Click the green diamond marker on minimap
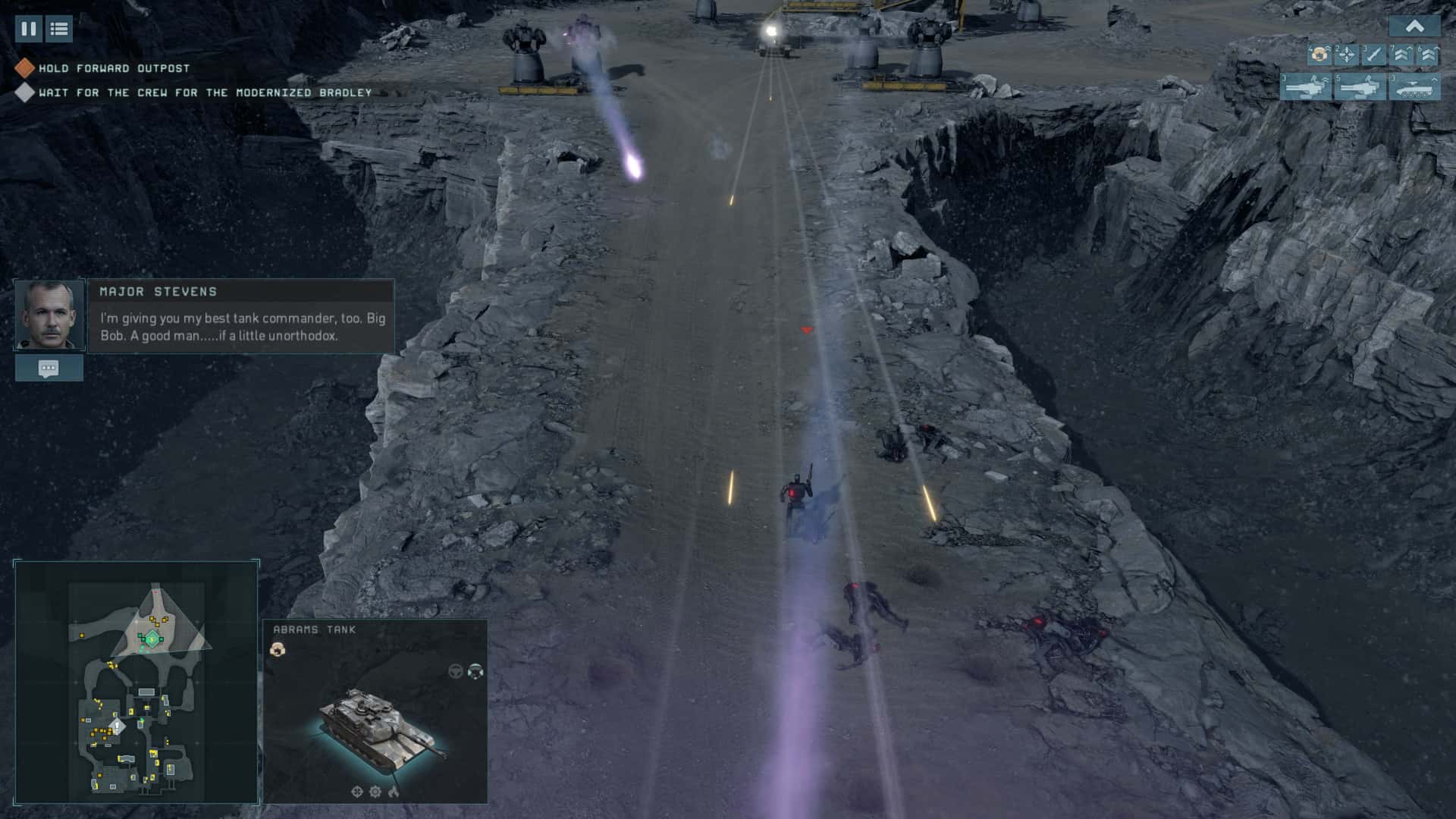1456x819 pixels. (152, 639)
